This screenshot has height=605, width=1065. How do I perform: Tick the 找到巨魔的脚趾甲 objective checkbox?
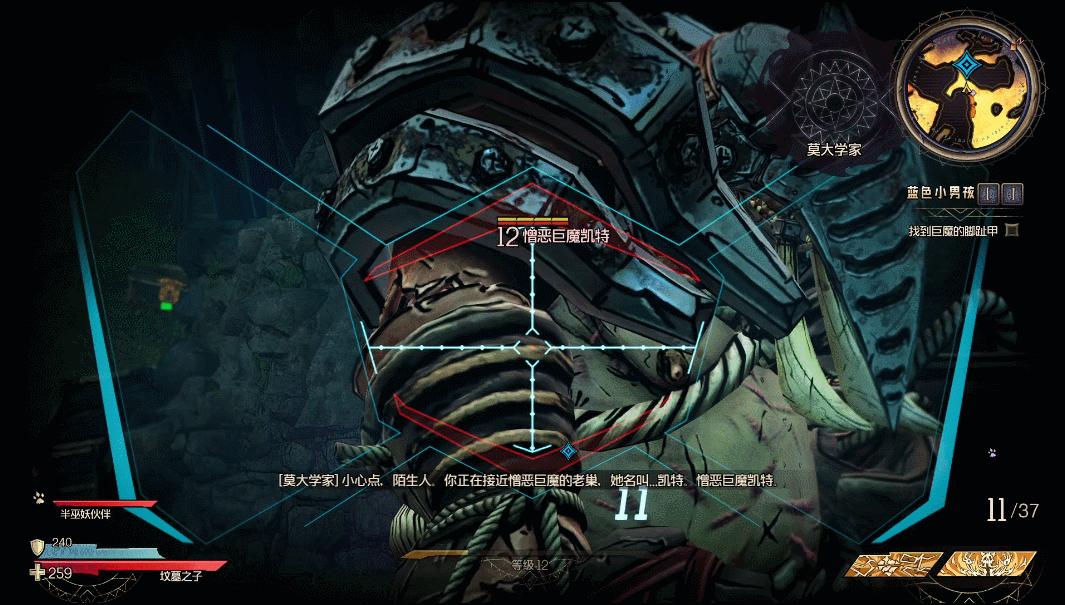(1012, 231)
